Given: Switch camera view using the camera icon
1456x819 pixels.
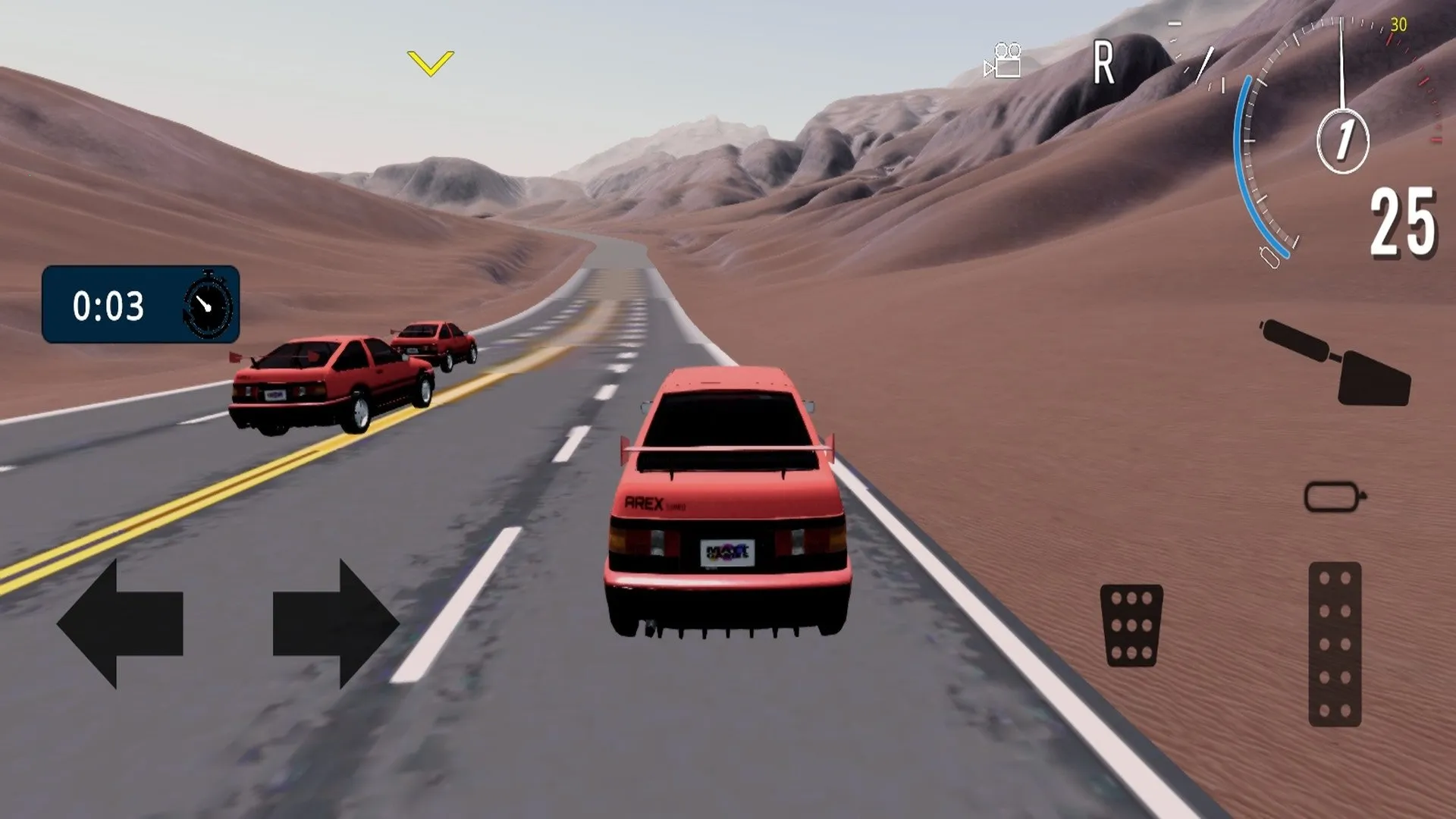Looking at the screenshot, I should point(1003,59).
